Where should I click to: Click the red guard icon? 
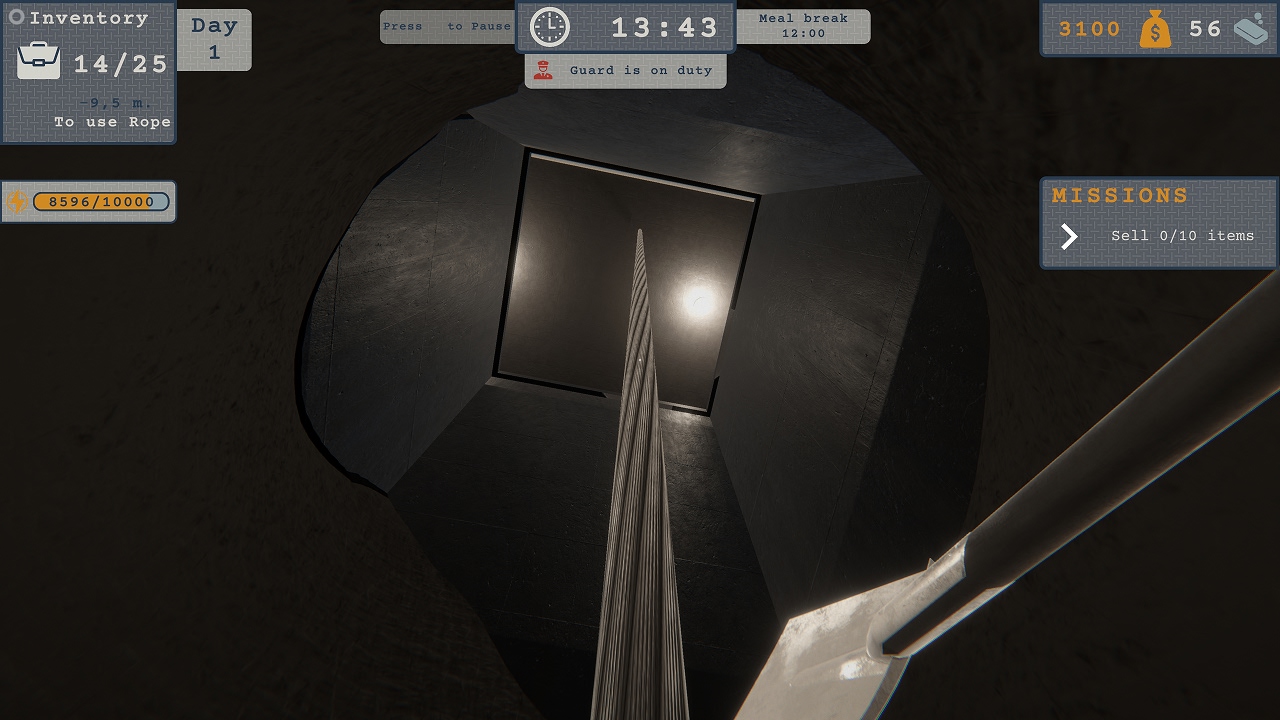tap(545, 70)
